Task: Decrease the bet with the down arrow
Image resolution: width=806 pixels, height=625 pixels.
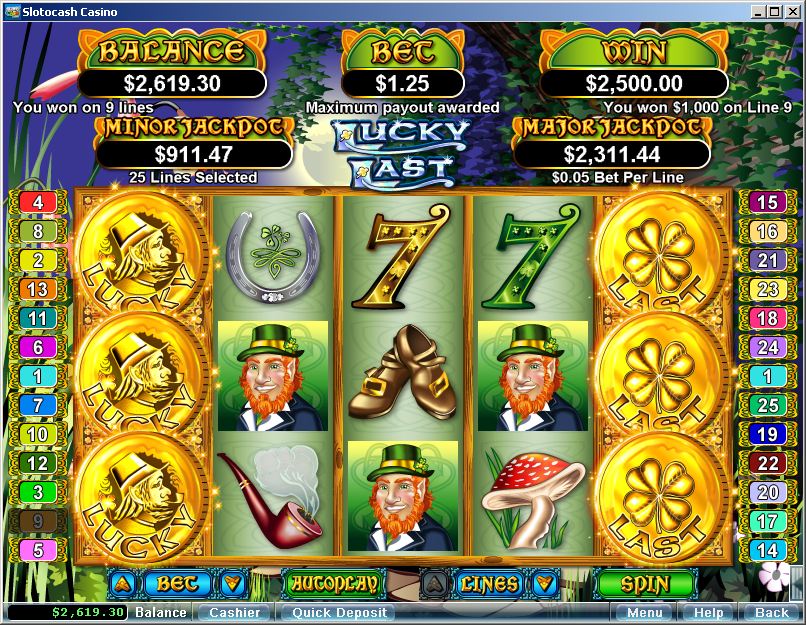Action: point(231,583)
